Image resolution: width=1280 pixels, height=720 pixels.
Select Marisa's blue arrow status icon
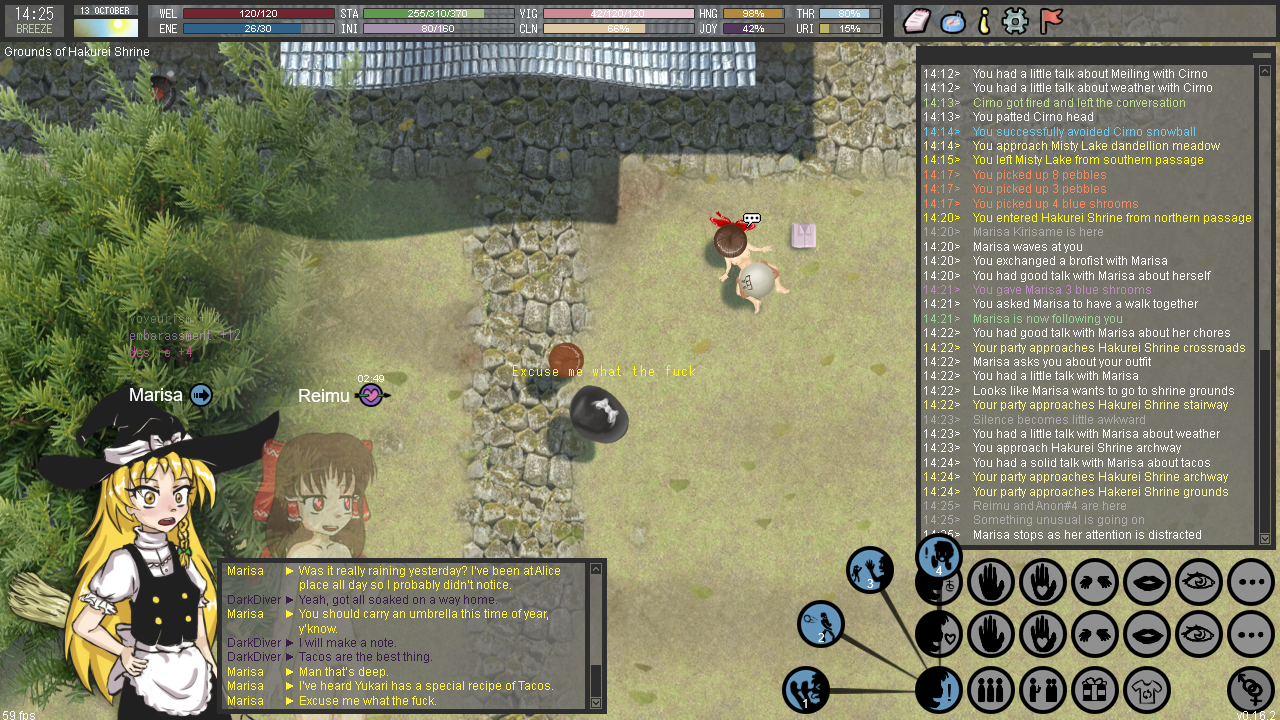tap(201, 395)
